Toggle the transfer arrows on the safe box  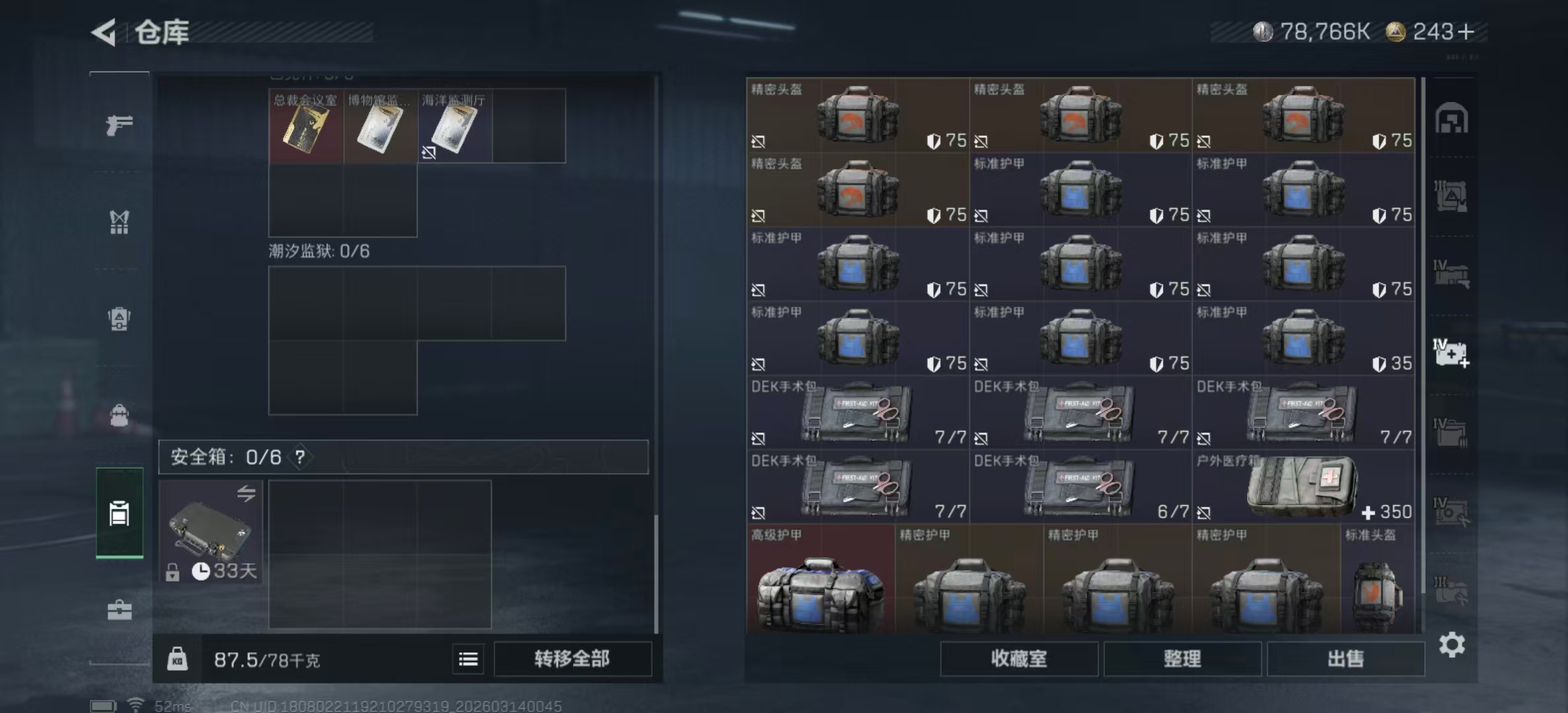(x=245, y=494)
